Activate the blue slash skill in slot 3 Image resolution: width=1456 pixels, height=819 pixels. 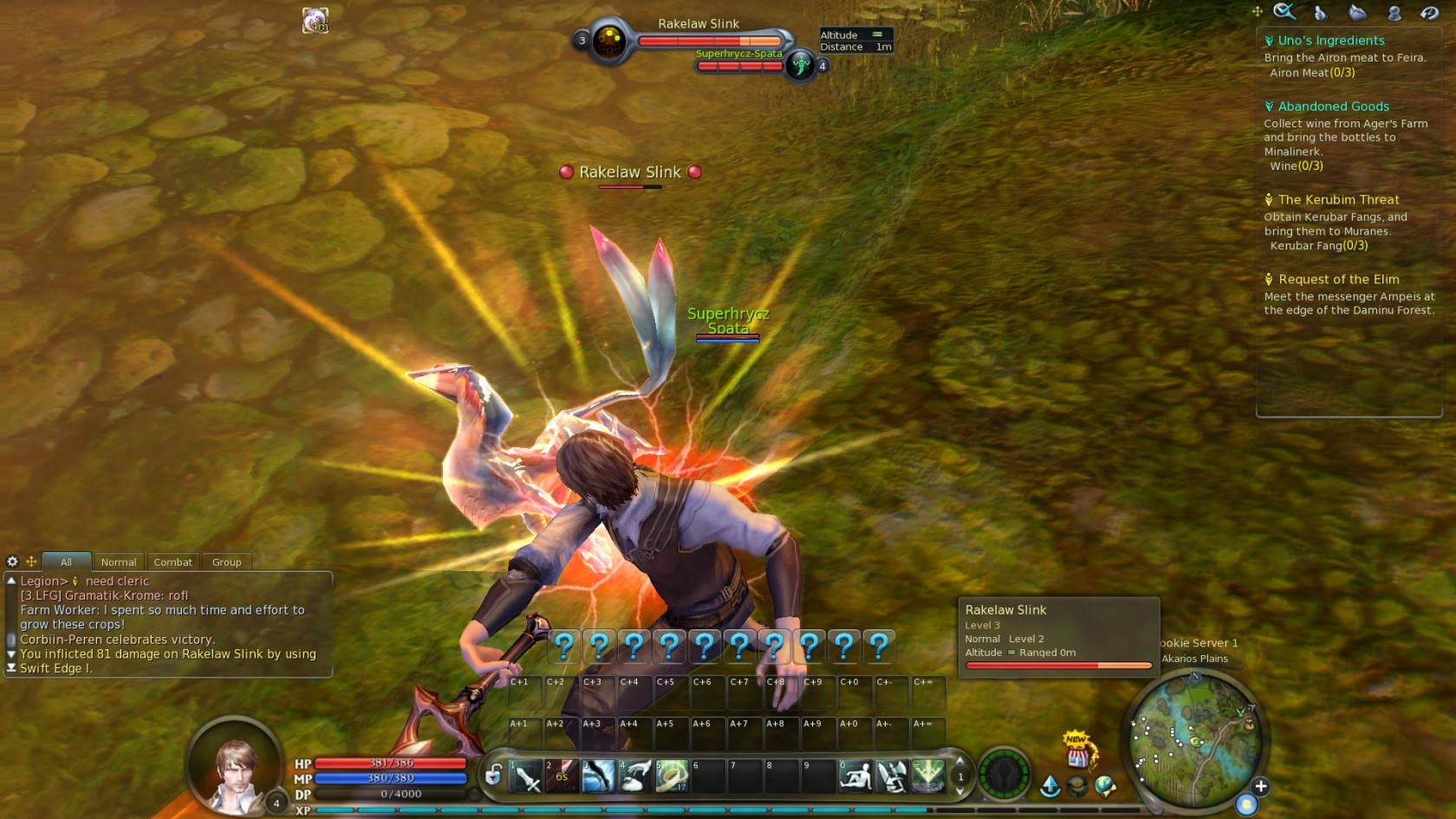coord(598,776)
